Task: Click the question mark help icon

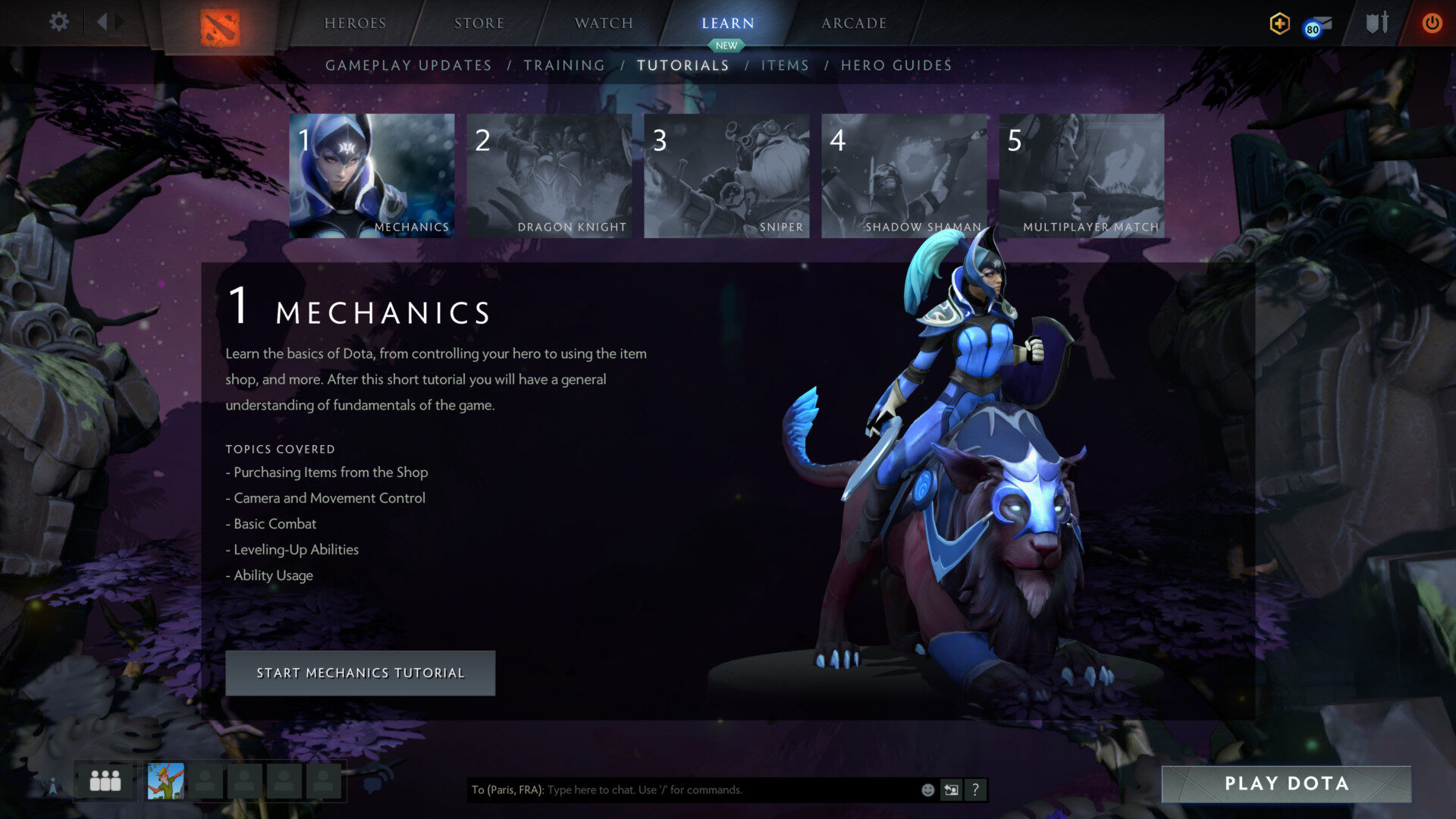Action: point(975,789)
